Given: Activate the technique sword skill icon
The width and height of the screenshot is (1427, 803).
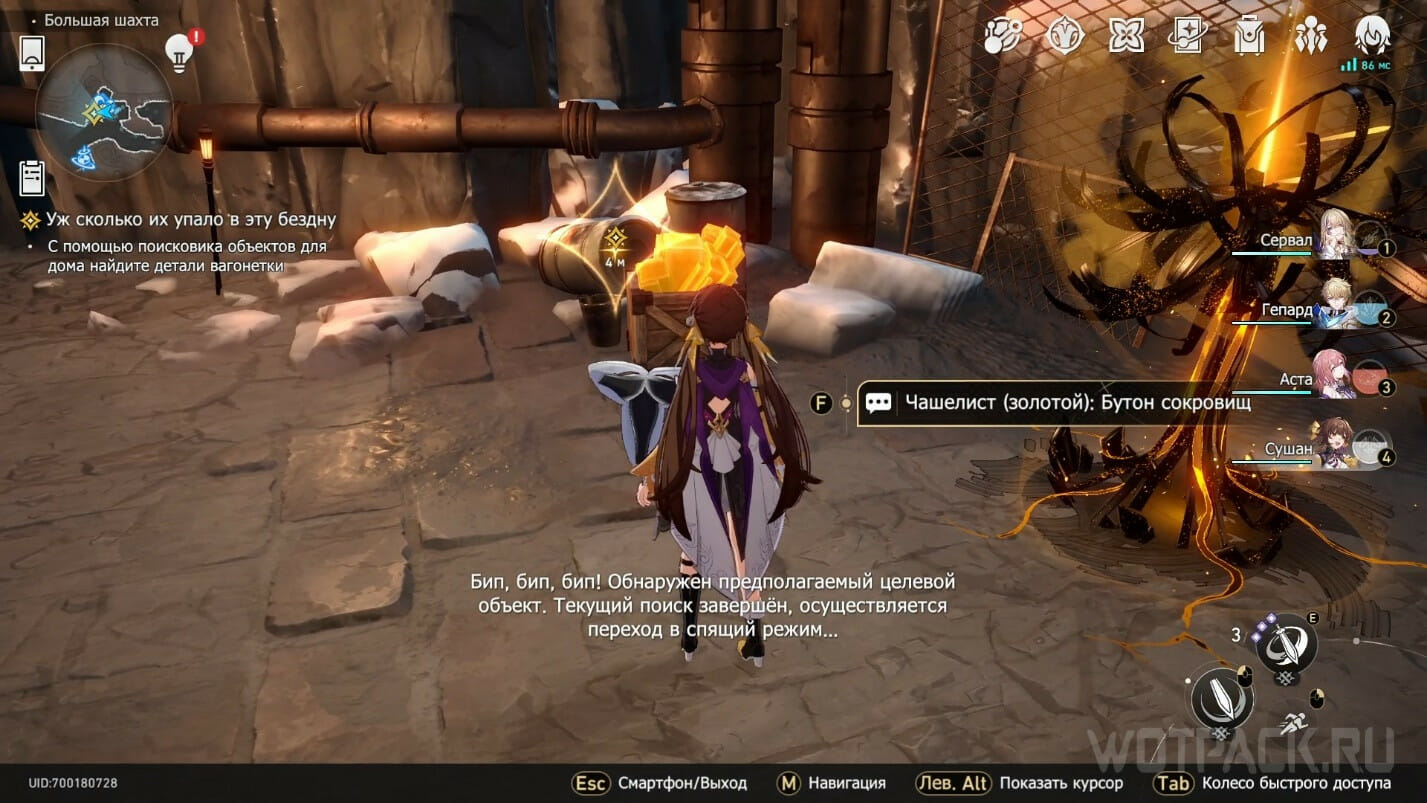Looking at the screenshot, I should pyautogui.click(x=1286, y=645).
